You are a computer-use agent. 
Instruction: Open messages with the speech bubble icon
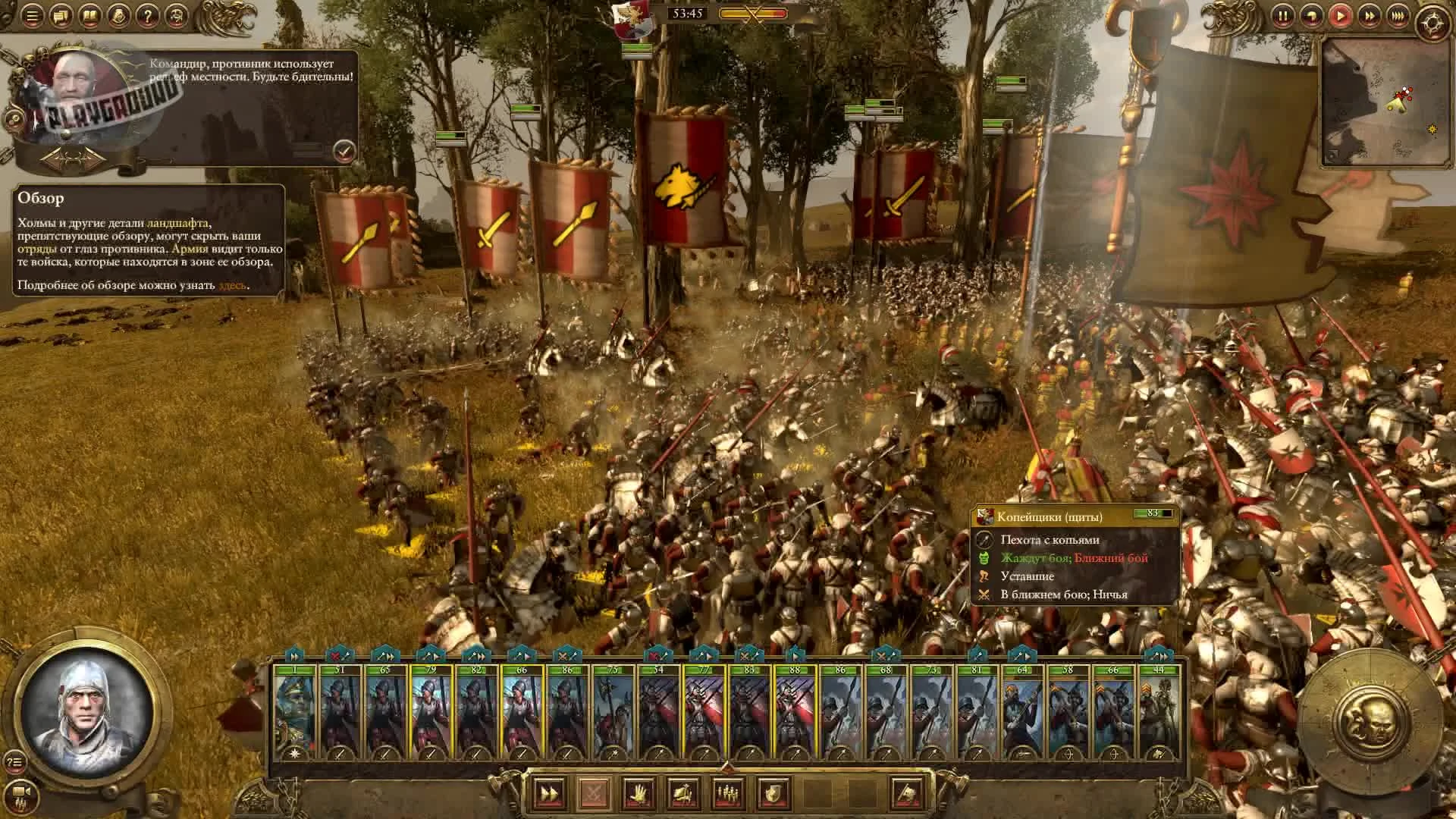[x=59, y=16]
